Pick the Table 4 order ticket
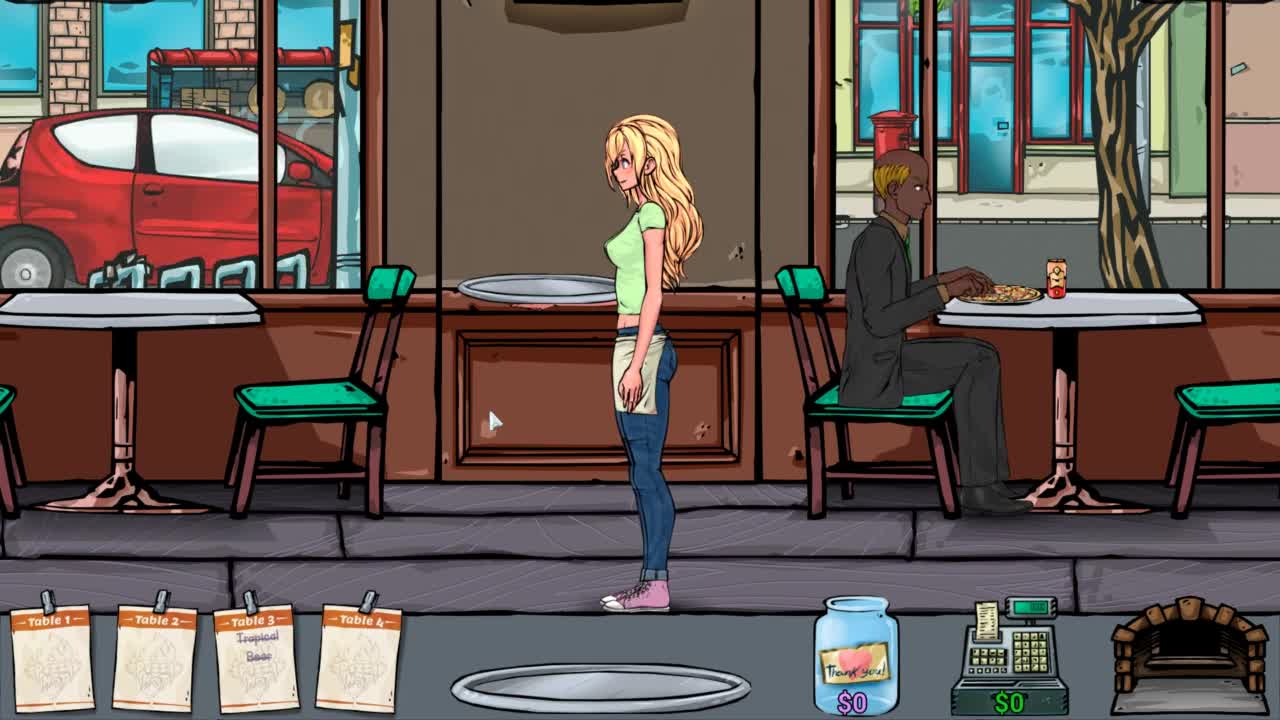The image size is (1280, 720). click(358, 657)
